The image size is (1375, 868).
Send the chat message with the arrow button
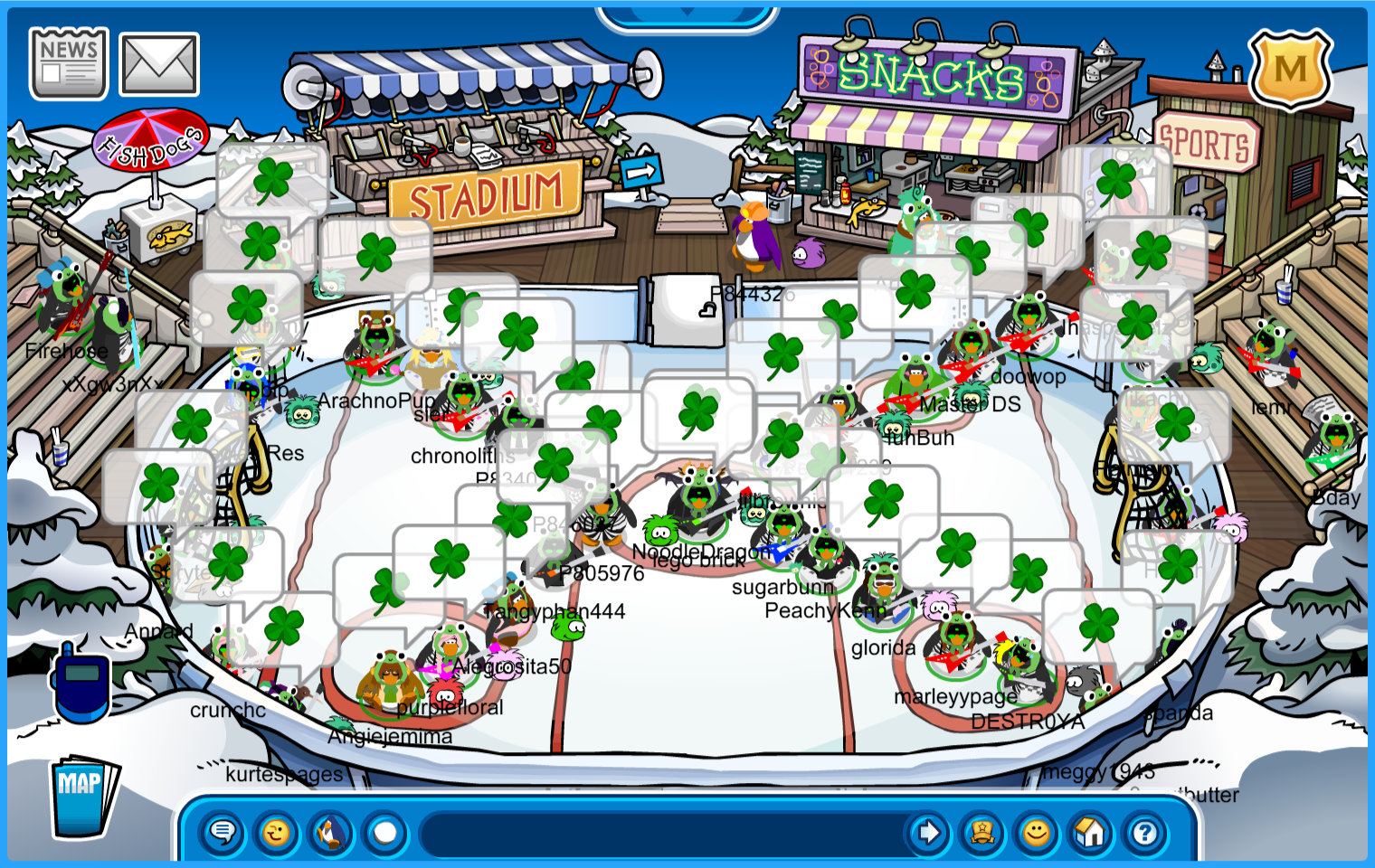(x=928, y=832)
